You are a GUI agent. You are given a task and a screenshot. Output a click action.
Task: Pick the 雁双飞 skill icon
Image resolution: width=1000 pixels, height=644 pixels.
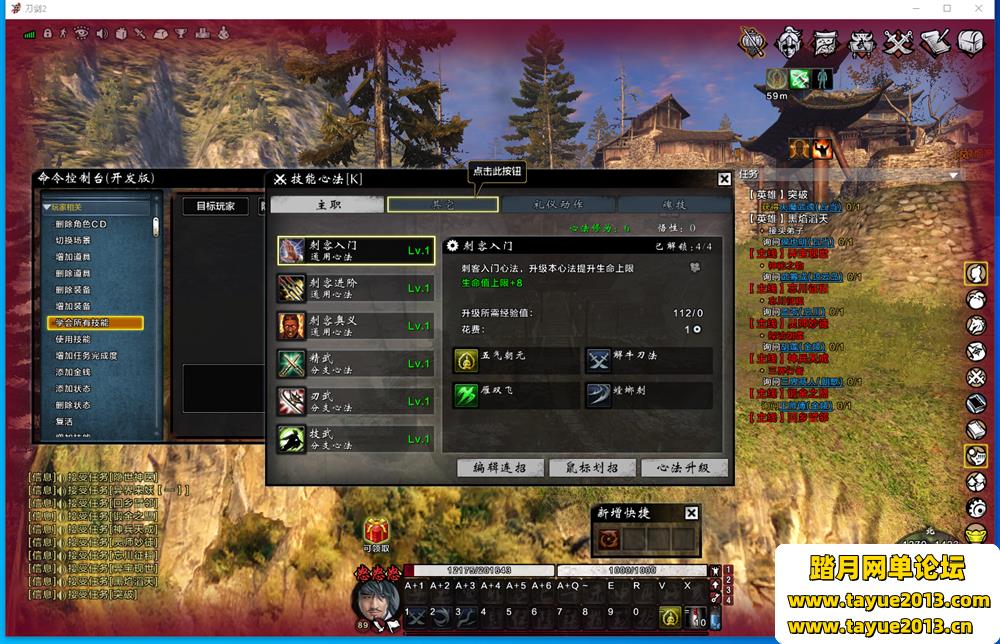[x=466, y=395]
